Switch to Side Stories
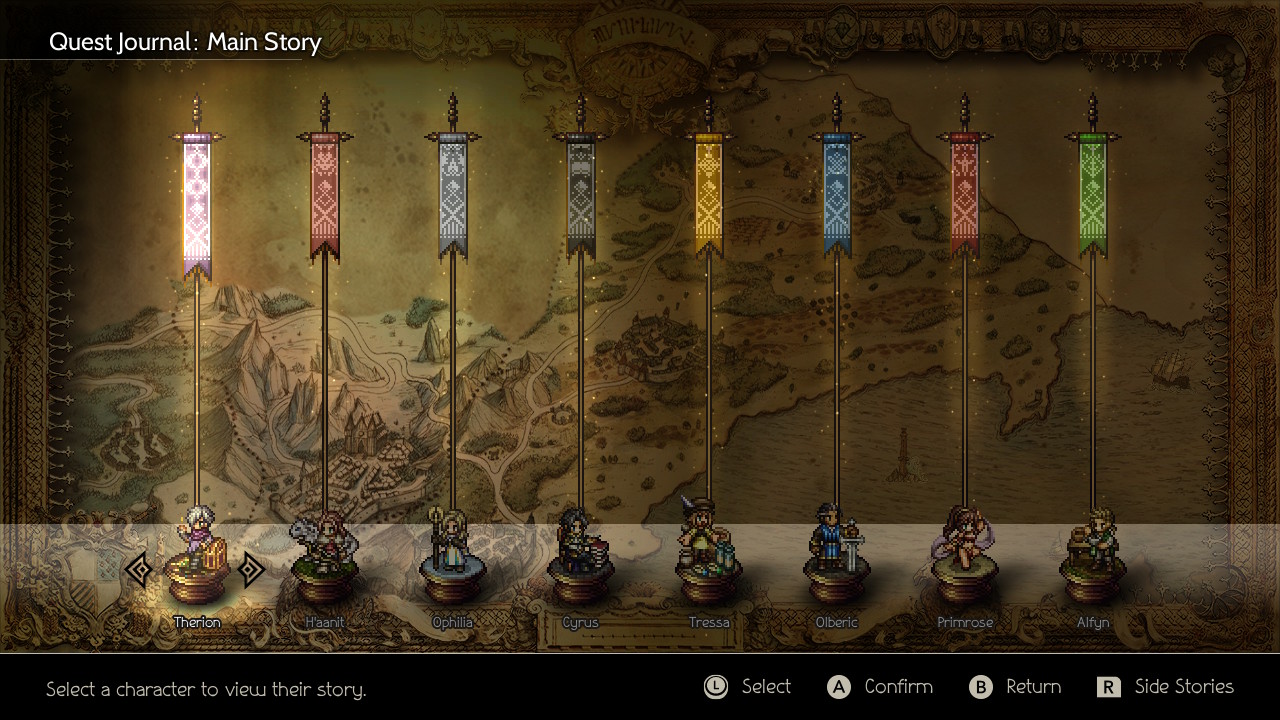This screenshot has height=720, width=1280. point(1166,687)
